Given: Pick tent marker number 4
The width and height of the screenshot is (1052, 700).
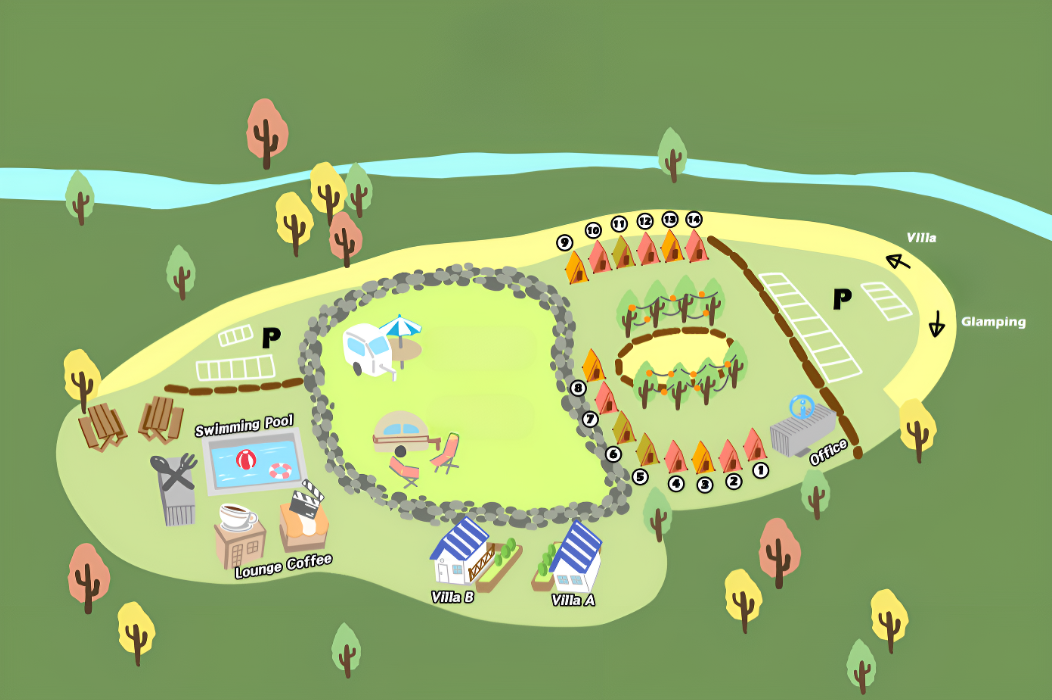Looking at the screenshot, I should pos(676,484).
